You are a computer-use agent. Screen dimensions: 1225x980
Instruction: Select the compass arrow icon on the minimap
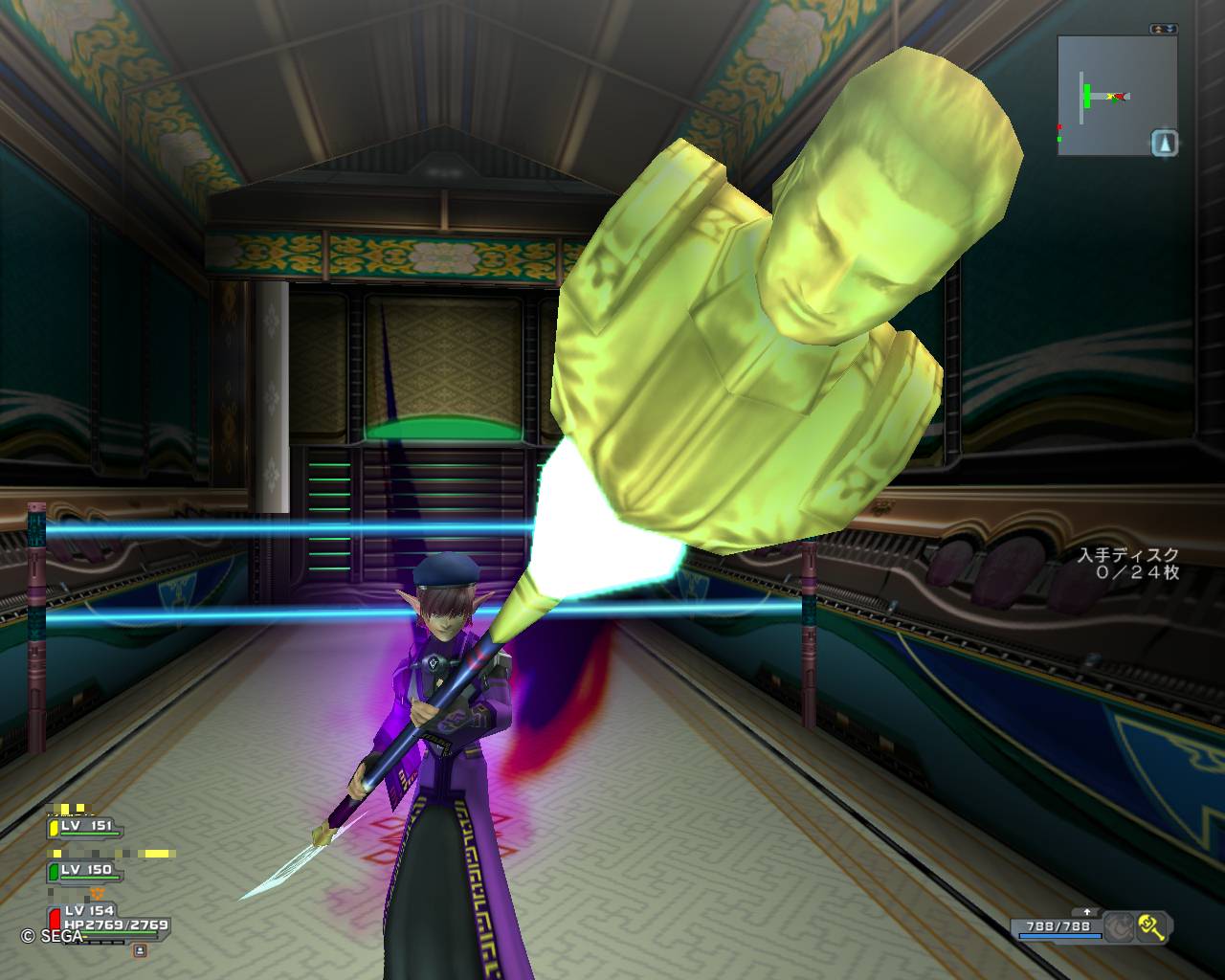pyautogui.click(x=1164, y=144)
